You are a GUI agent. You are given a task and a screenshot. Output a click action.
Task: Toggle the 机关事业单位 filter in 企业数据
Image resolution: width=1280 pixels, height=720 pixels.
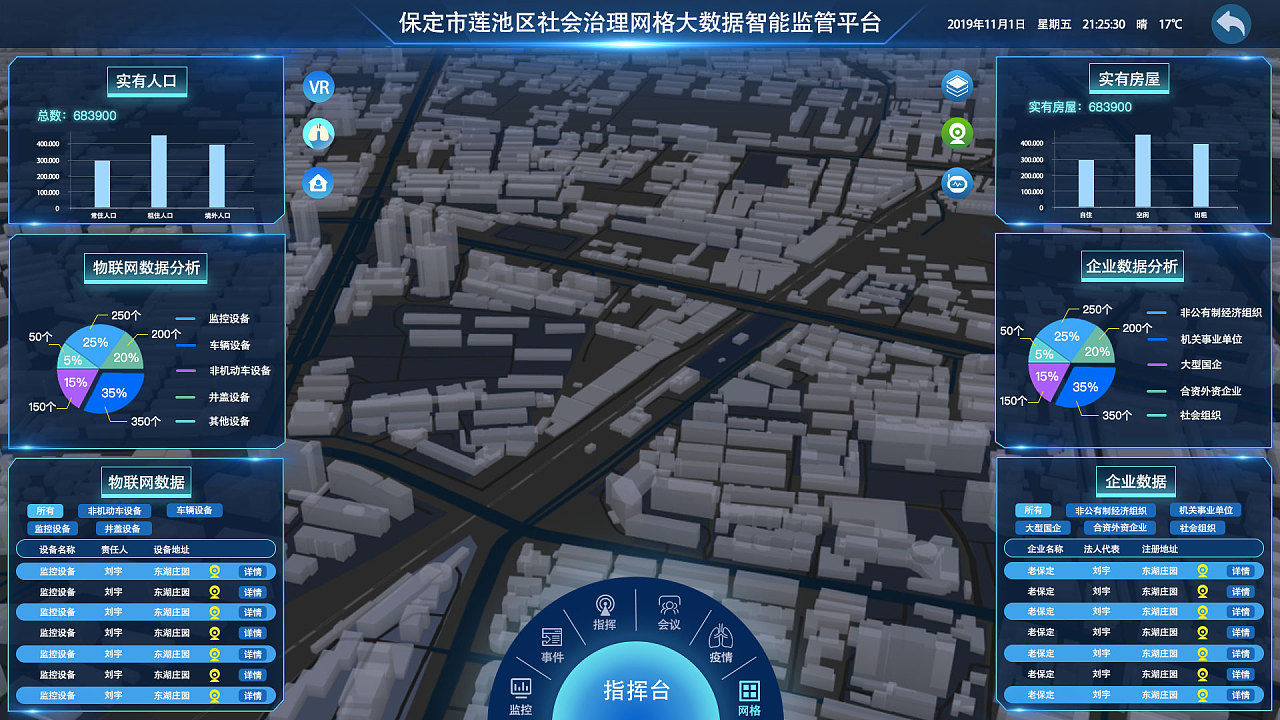[1205, 510]
